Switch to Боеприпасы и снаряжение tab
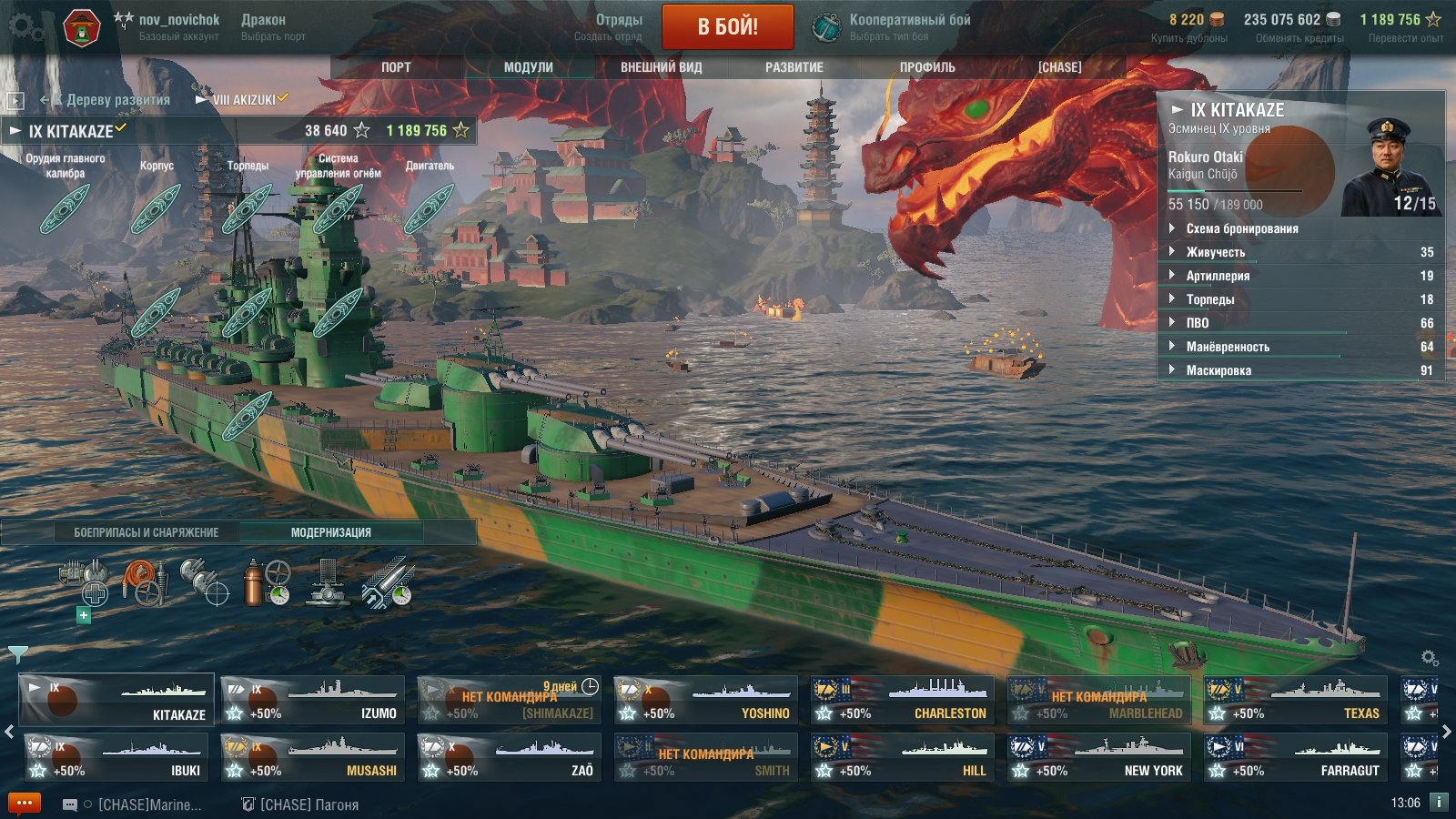Viewport: 1456px width, 819px height. [146, 532]
